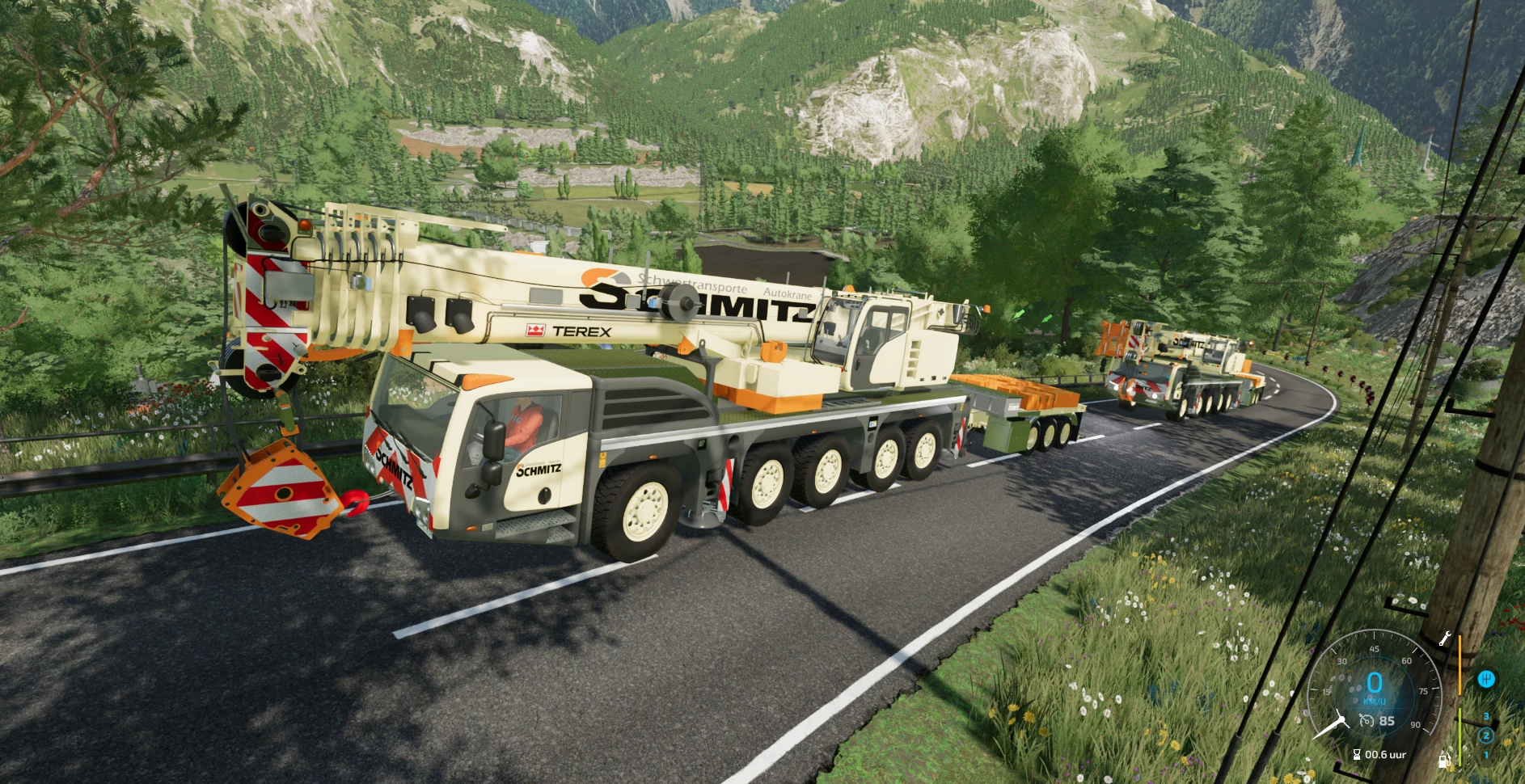Click the gear 1 indicator
This screenshot has height=784, width=1525.
click(1486, 755)
